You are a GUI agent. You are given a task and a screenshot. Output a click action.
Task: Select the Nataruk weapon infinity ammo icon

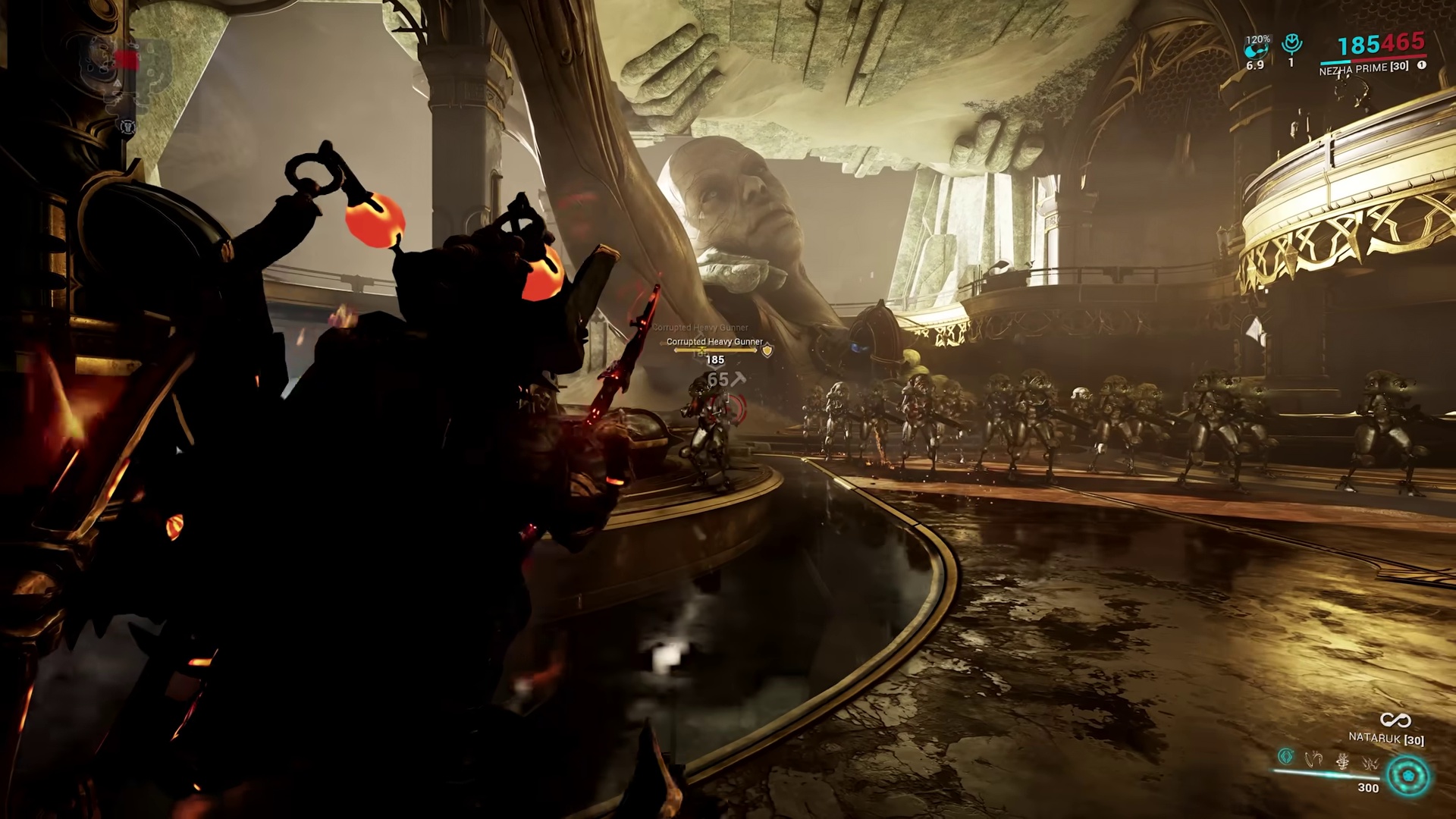(1395, 720)
